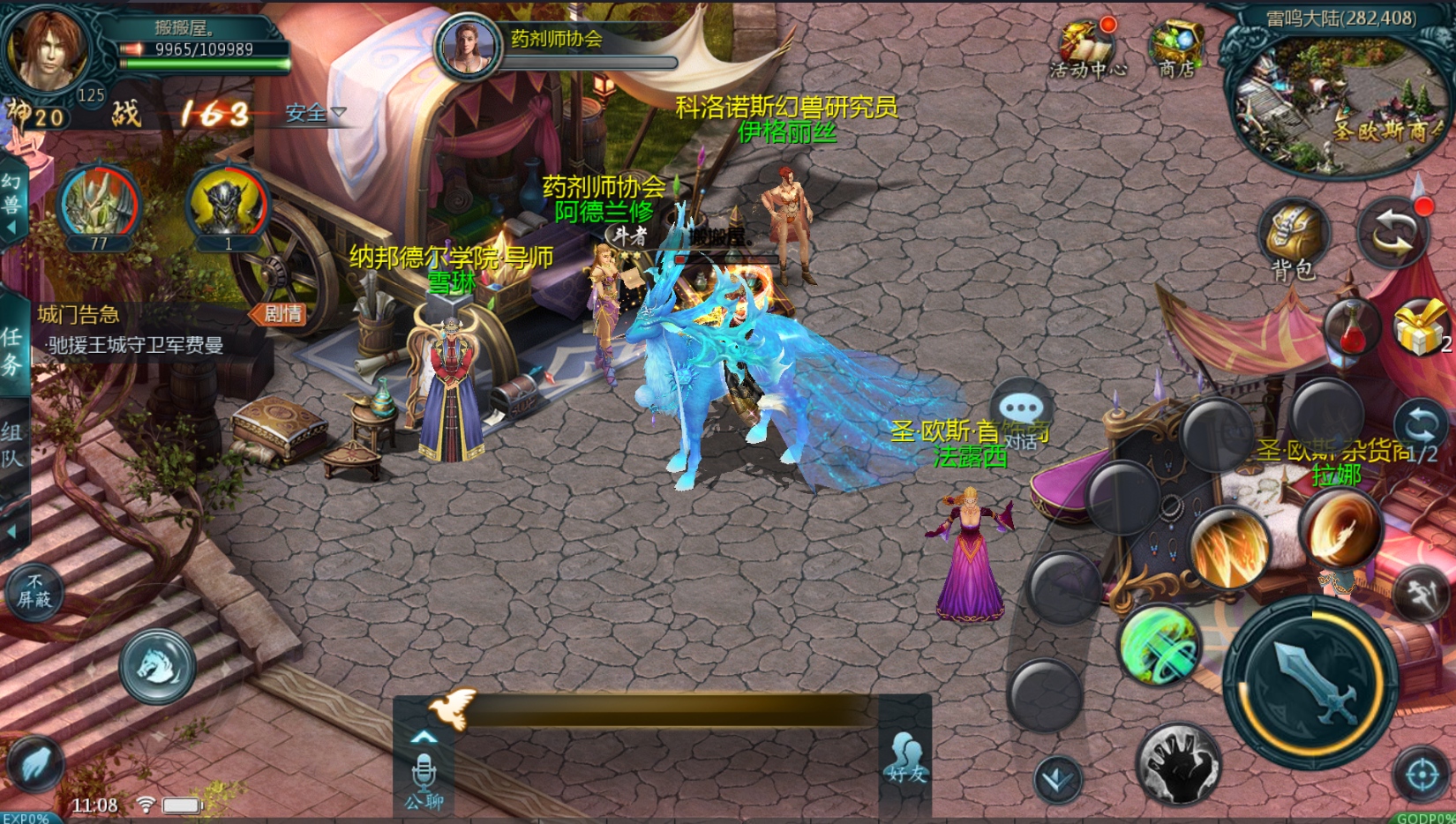Screen dimensions: 1456x824
Task: Cast the fire swirl skill
Action: [1340, 529]
